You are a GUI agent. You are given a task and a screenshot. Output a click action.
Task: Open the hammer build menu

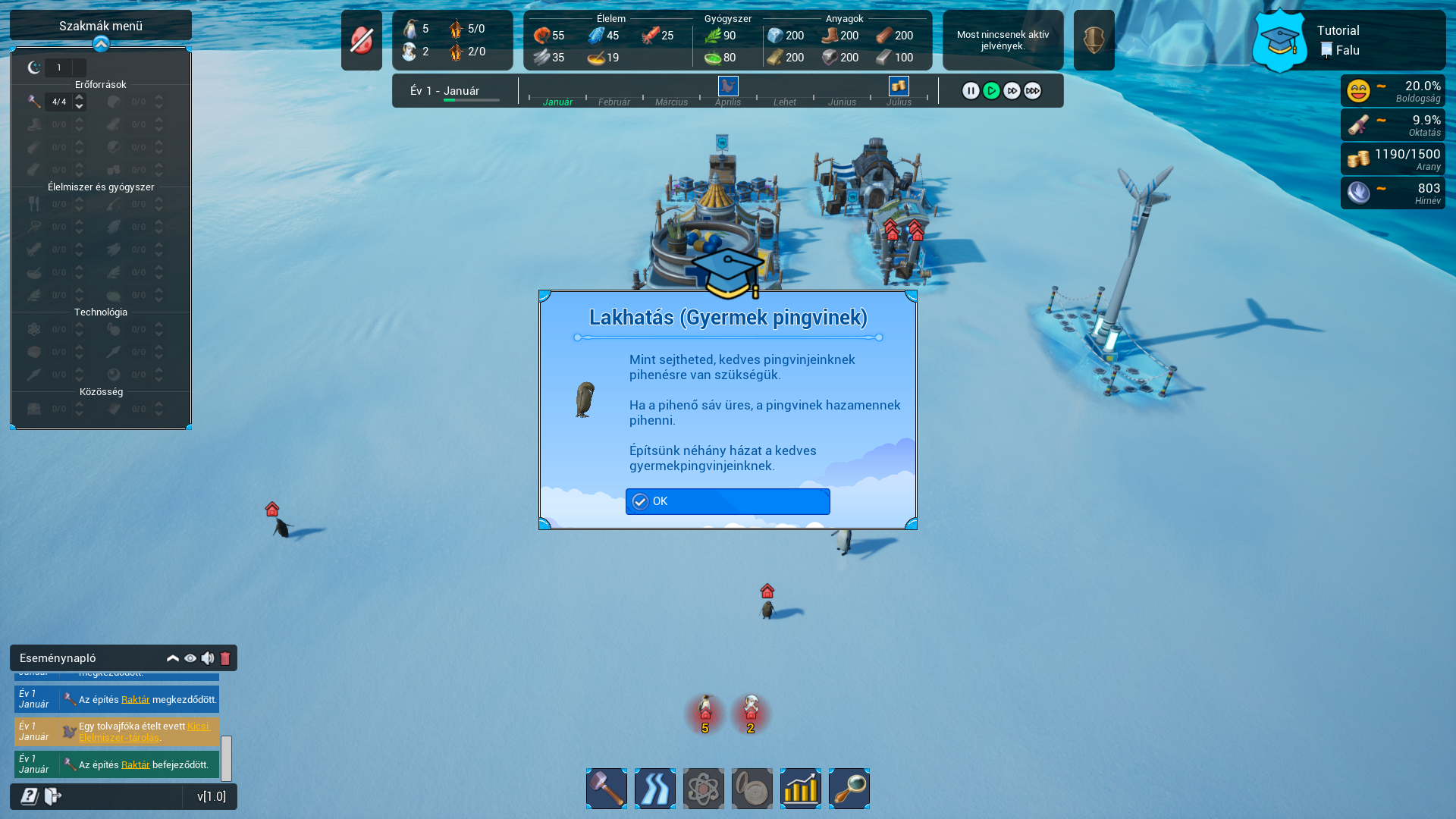point(607,789)
